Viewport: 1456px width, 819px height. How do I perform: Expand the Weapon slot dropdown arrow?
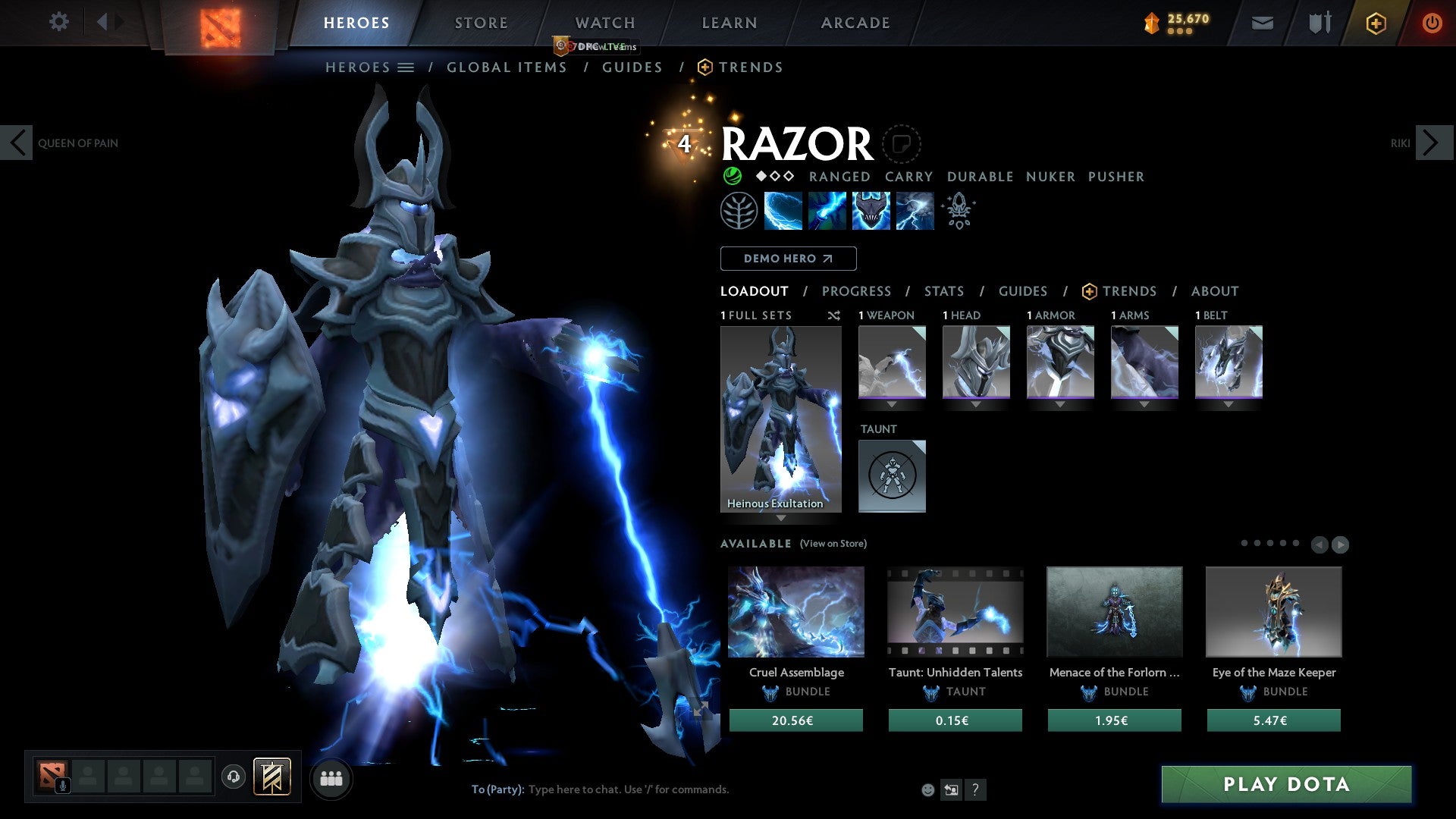892,404
